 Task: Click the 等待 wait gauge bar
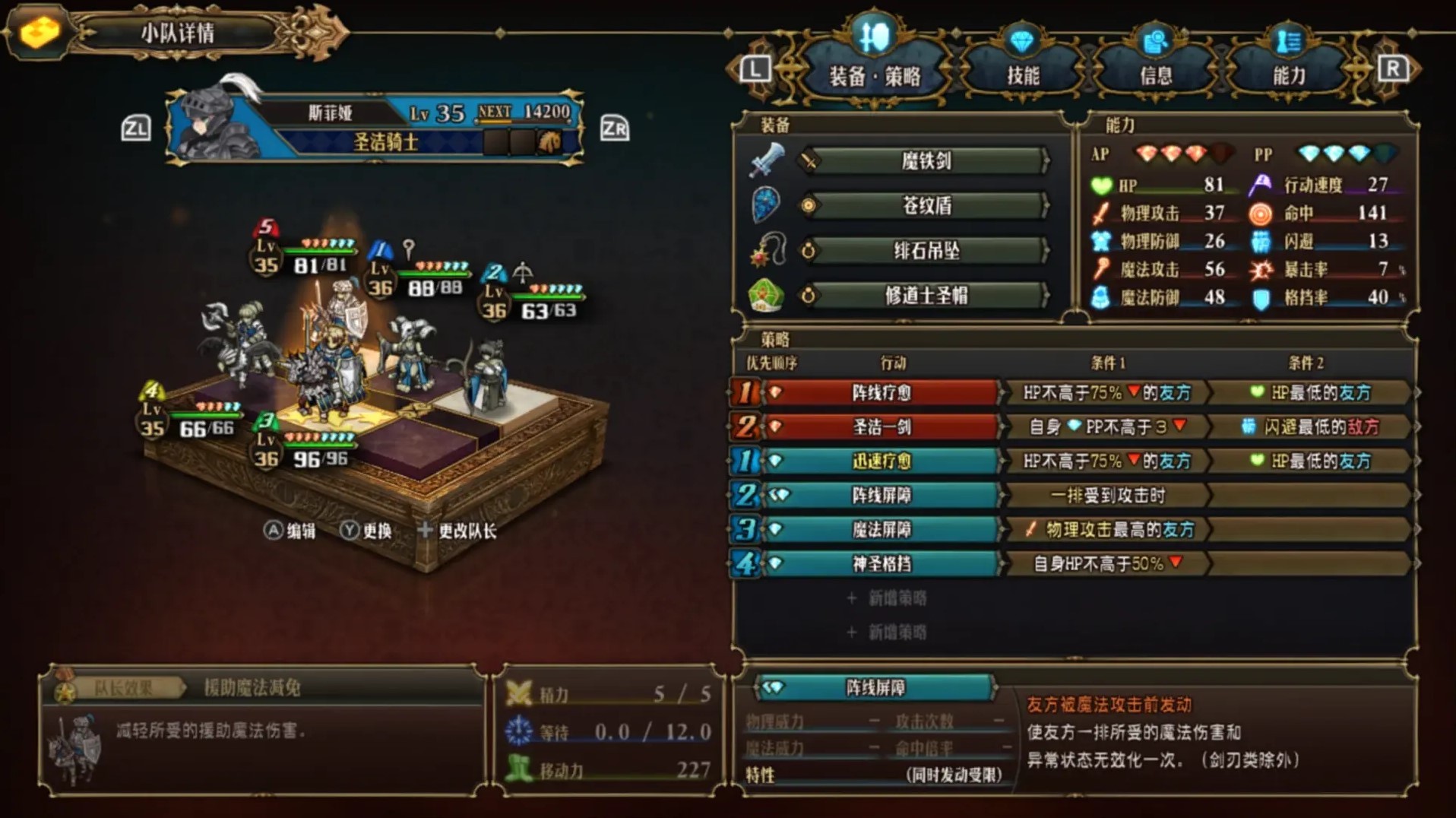(608, 732)
